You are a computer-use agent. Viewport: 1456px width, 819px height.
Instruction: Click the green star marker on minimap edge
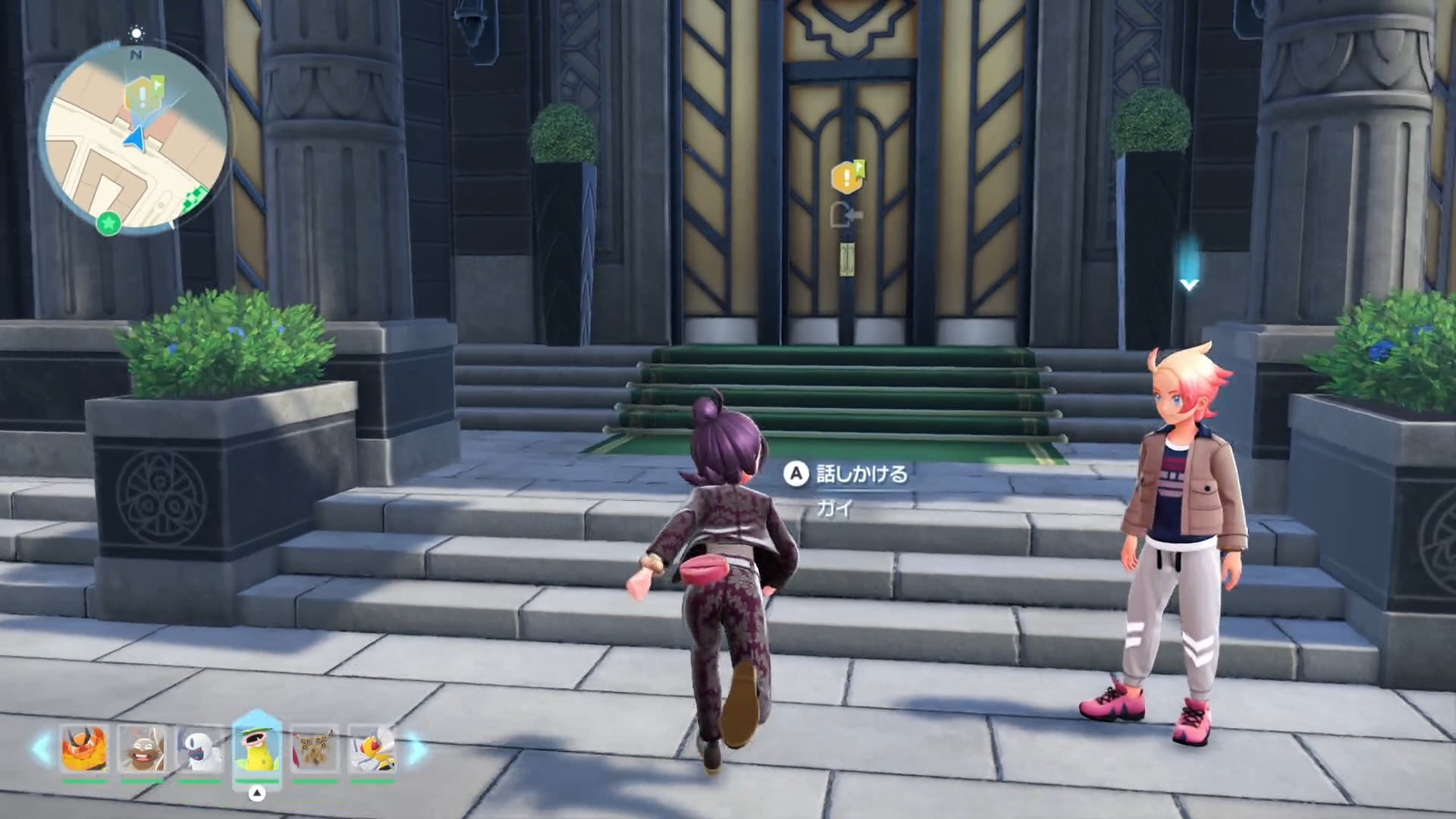pos(109,224)
